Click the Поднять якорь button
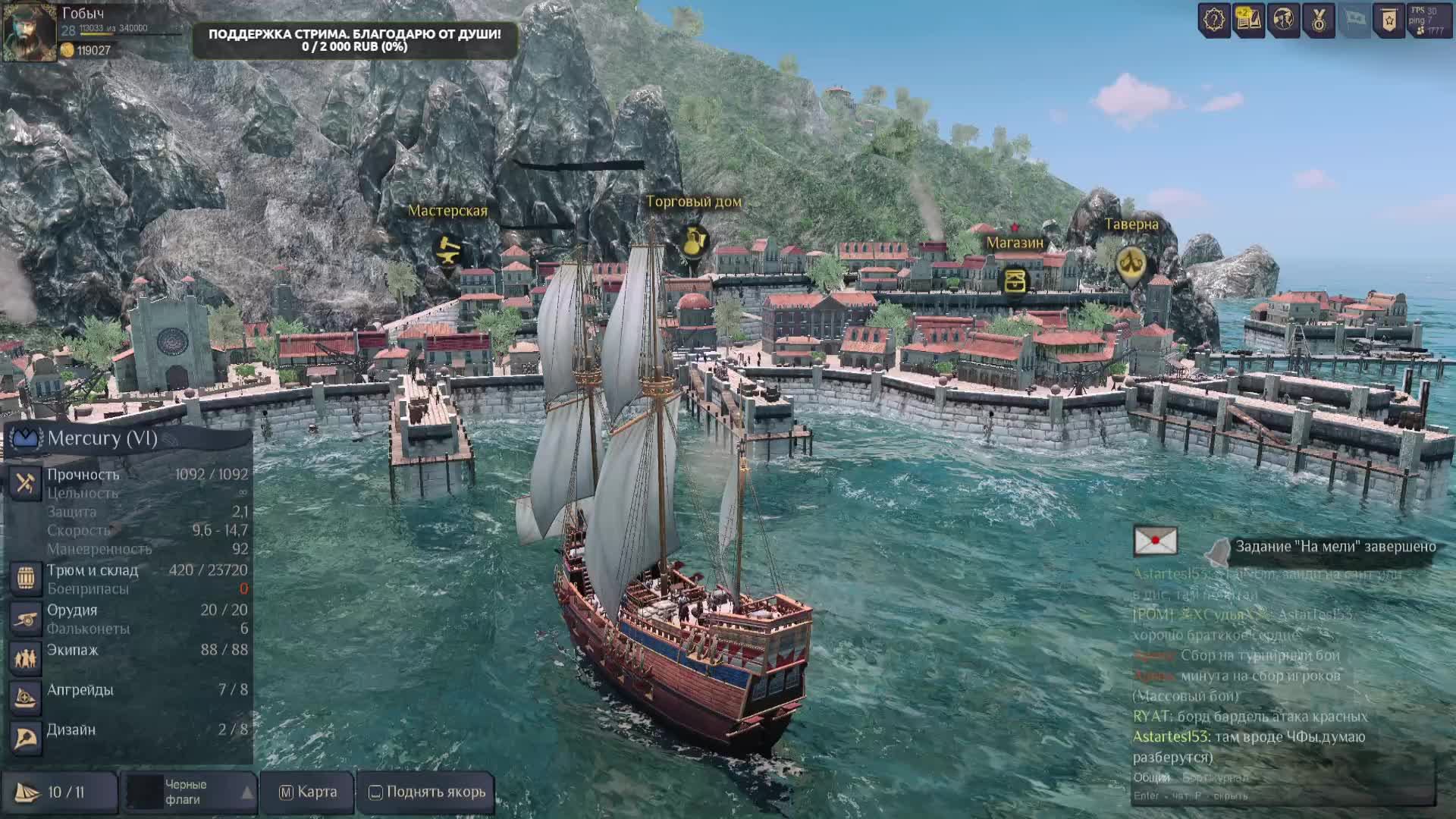The height and width of the screenshot is (819, 1456). point(427,792)
